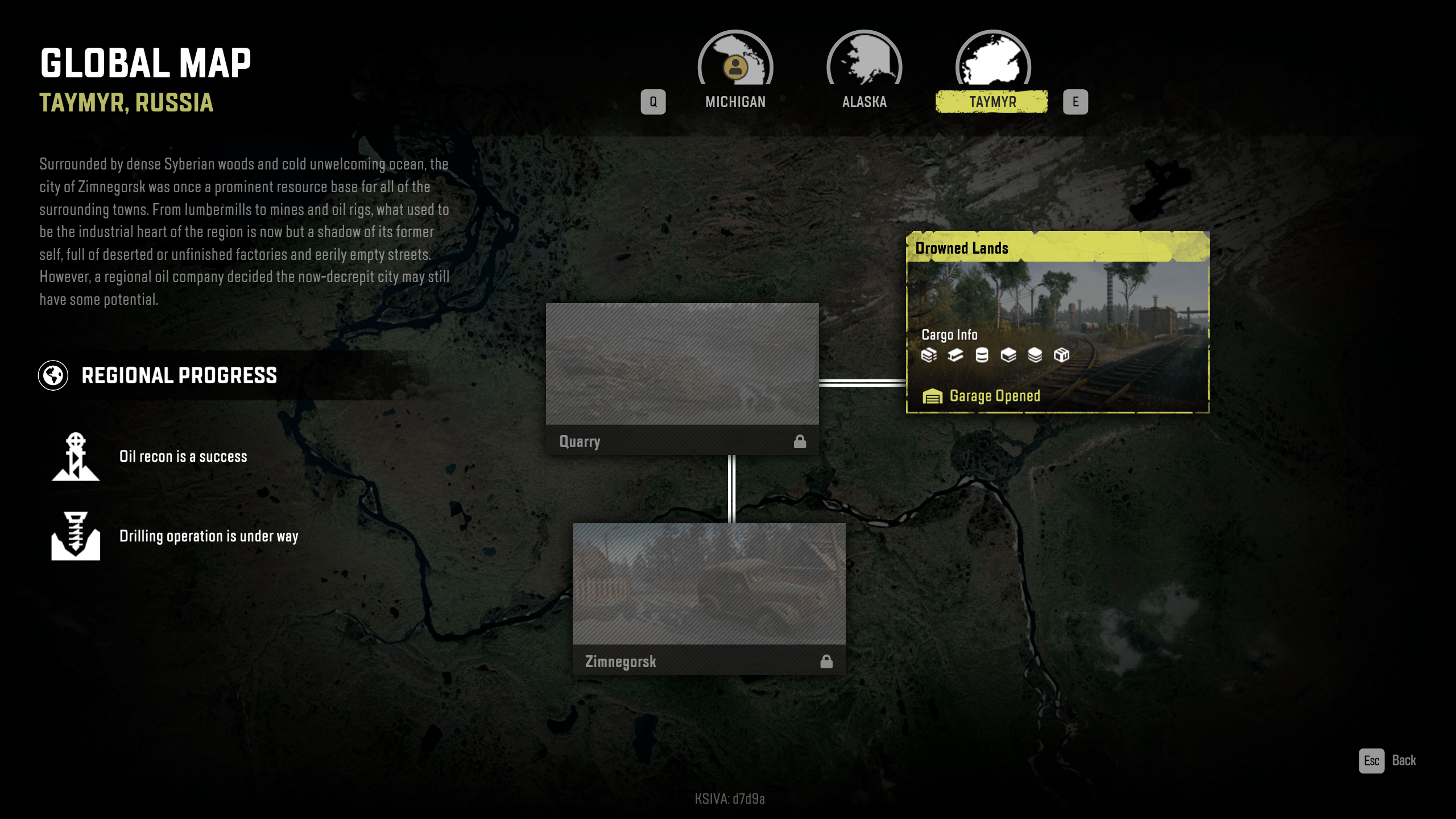Click the Regional Progress globe icon
This screenshot has width=1456, height=819.
pyautogui.click(x=53, y=375)
